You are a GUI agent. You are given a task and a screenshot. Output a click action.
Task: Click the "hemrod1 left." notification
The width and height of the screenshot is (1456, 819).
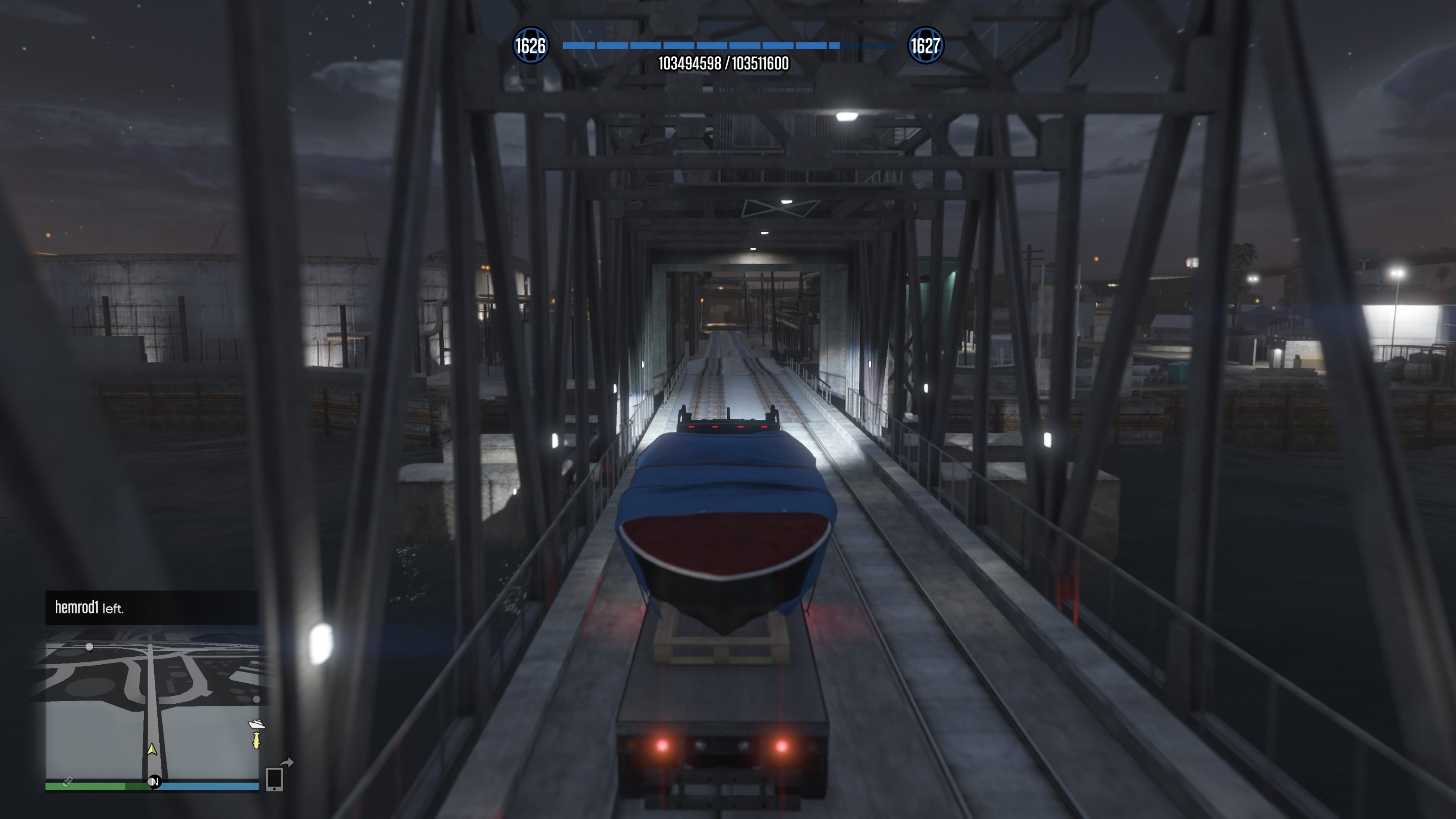[152, 607]
